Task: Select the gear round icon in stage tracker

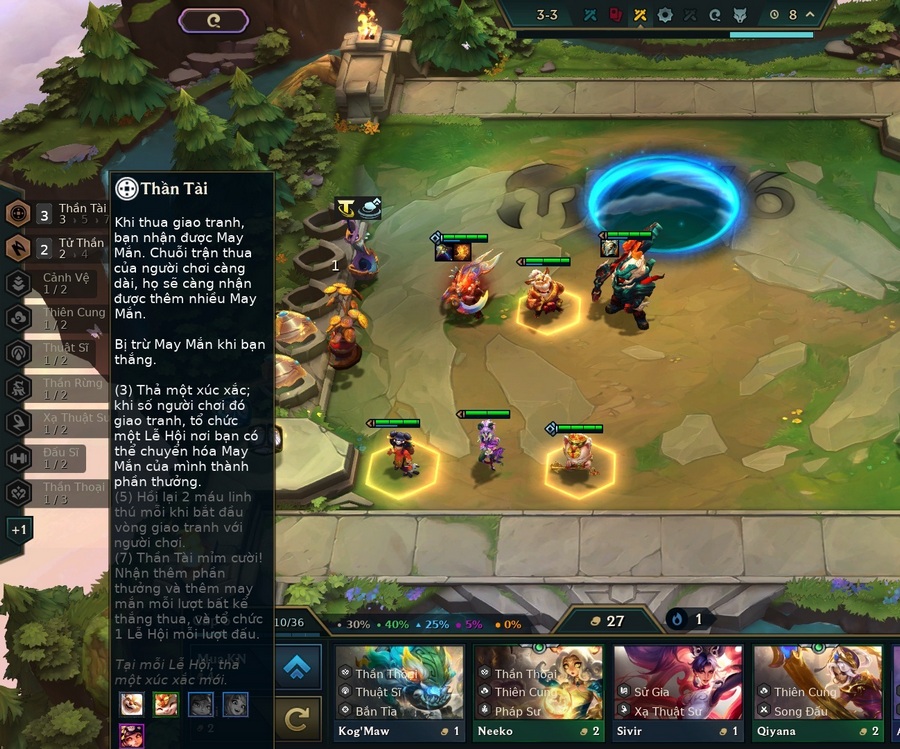Action: pos(665,15)
